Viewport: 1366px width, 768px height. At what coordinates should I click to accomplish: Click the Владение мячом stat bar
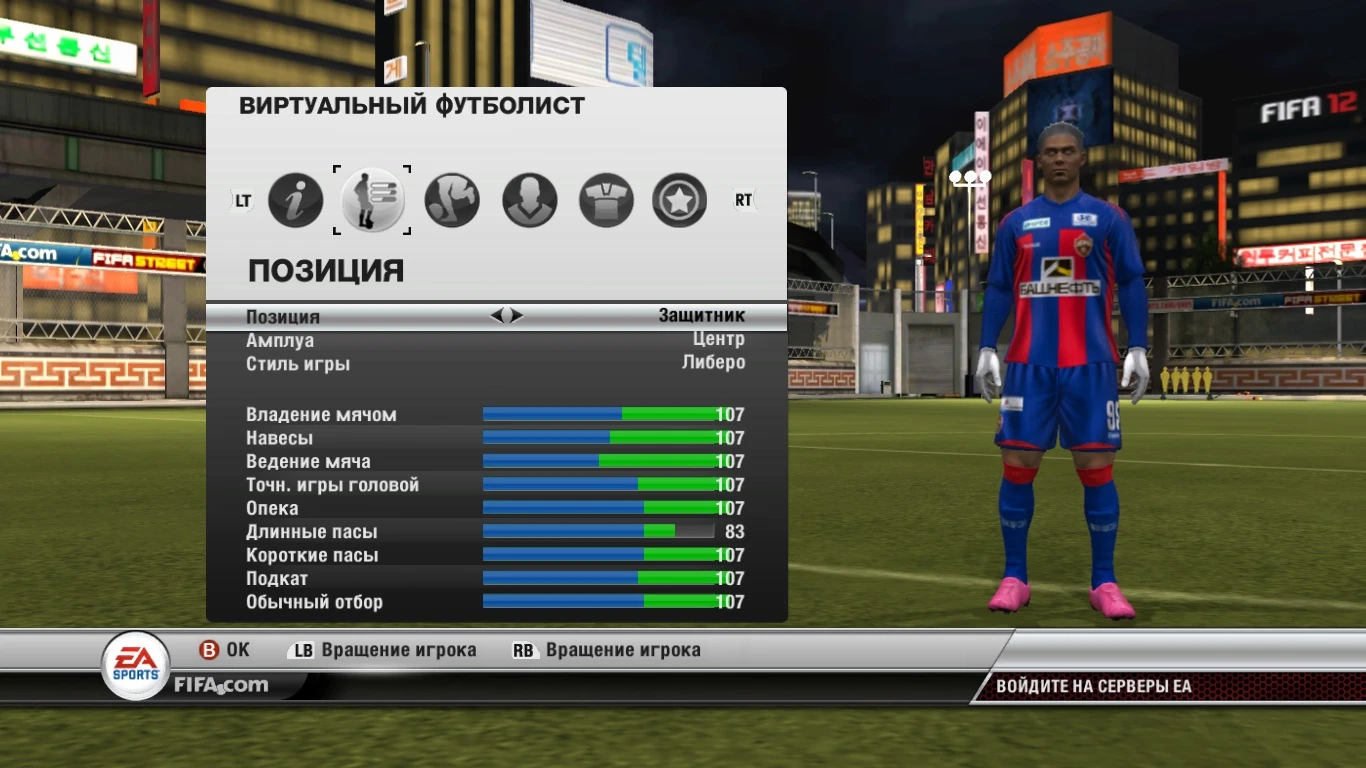[x=598, y=413]
